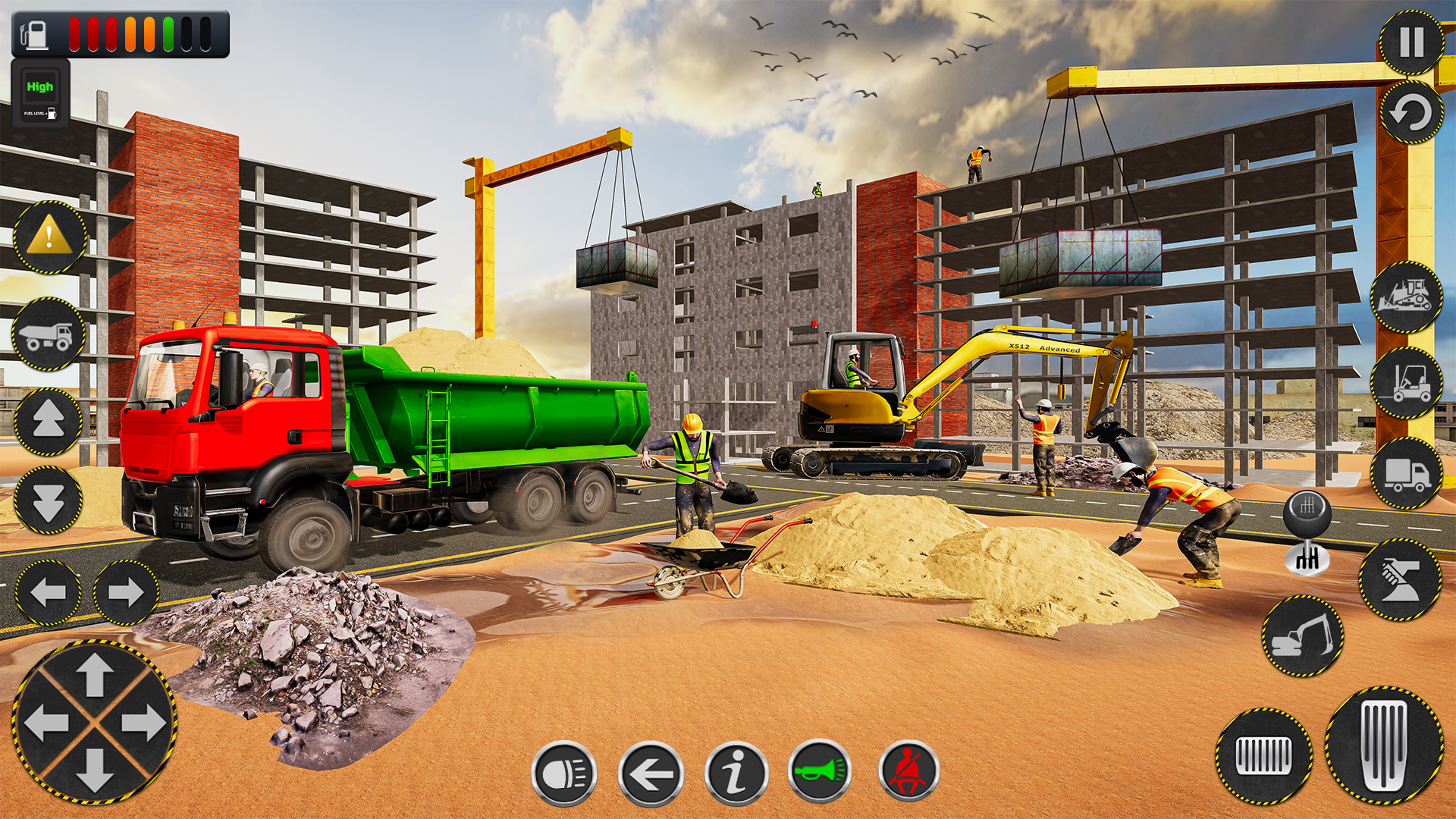Open the info button
The height and width of the screenshot is (819, 1456).
pyautogui.click(x=736, y=773)
